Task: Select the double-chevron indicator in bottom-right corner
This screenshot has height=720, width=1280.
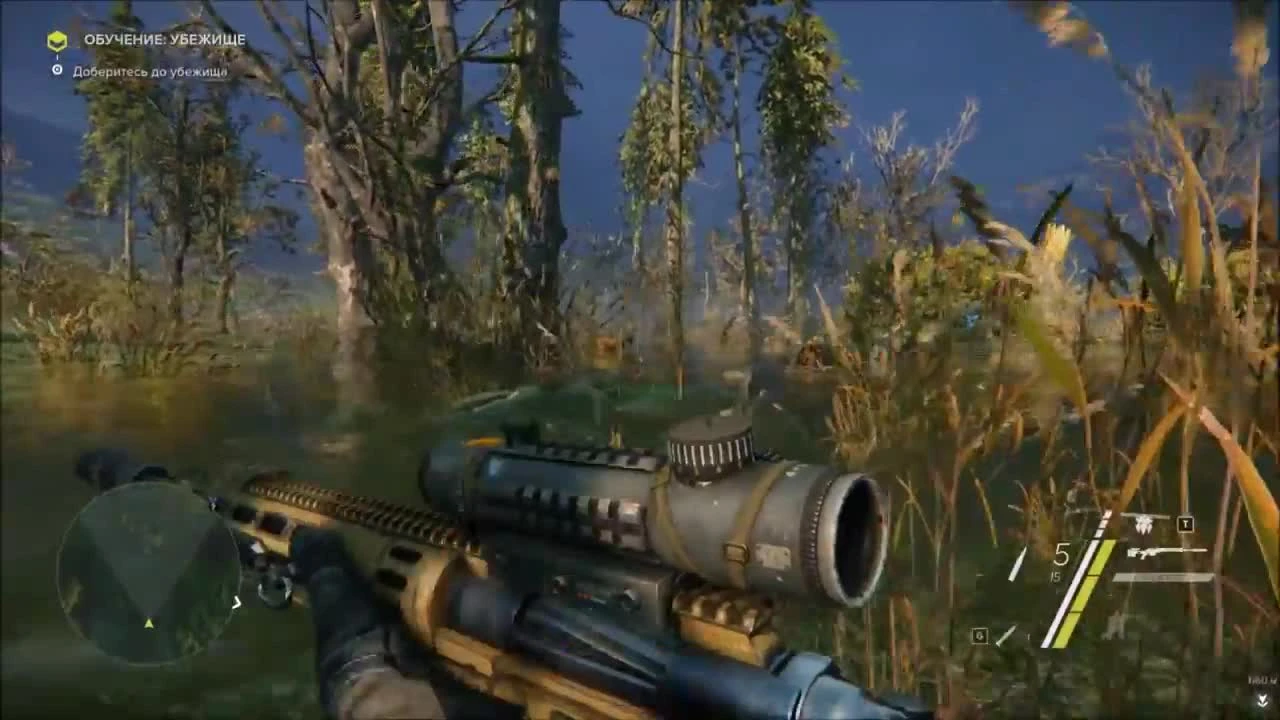Action: click(x=1262, y=700)
